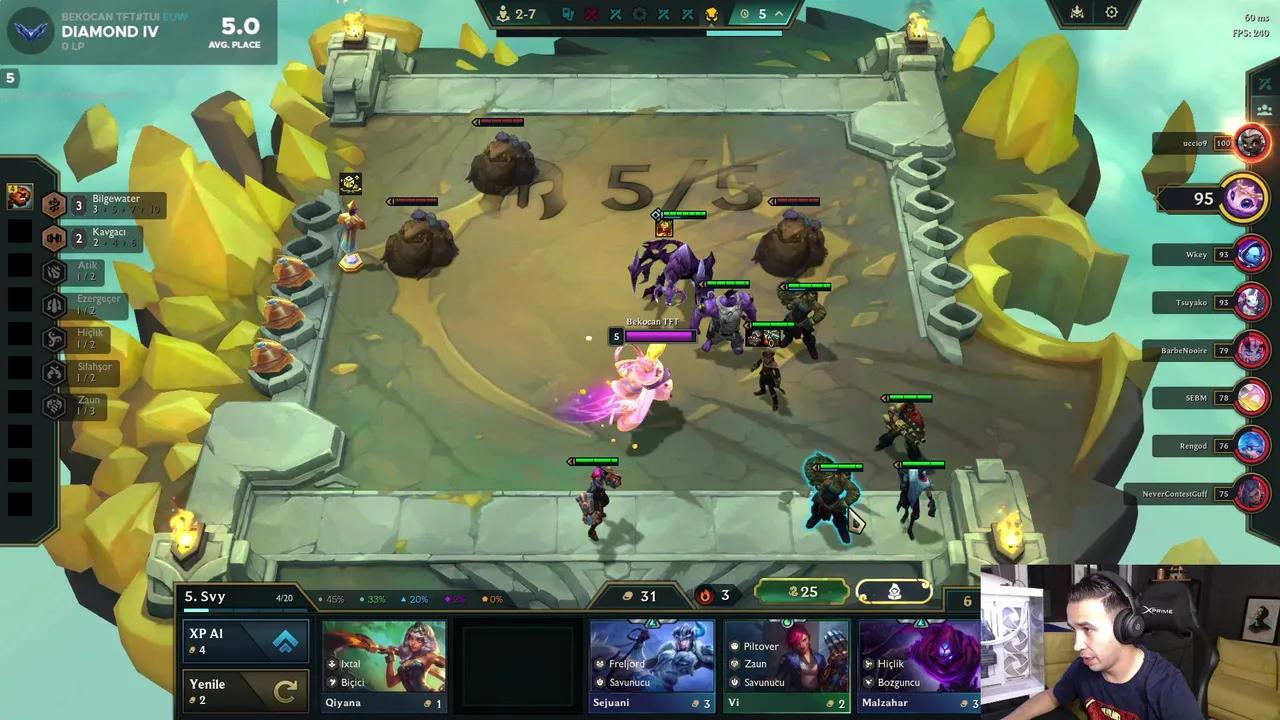Screen dimensions: 1280x720
Task: Click the win streak flame icon
Action: [x=705, y=595]
